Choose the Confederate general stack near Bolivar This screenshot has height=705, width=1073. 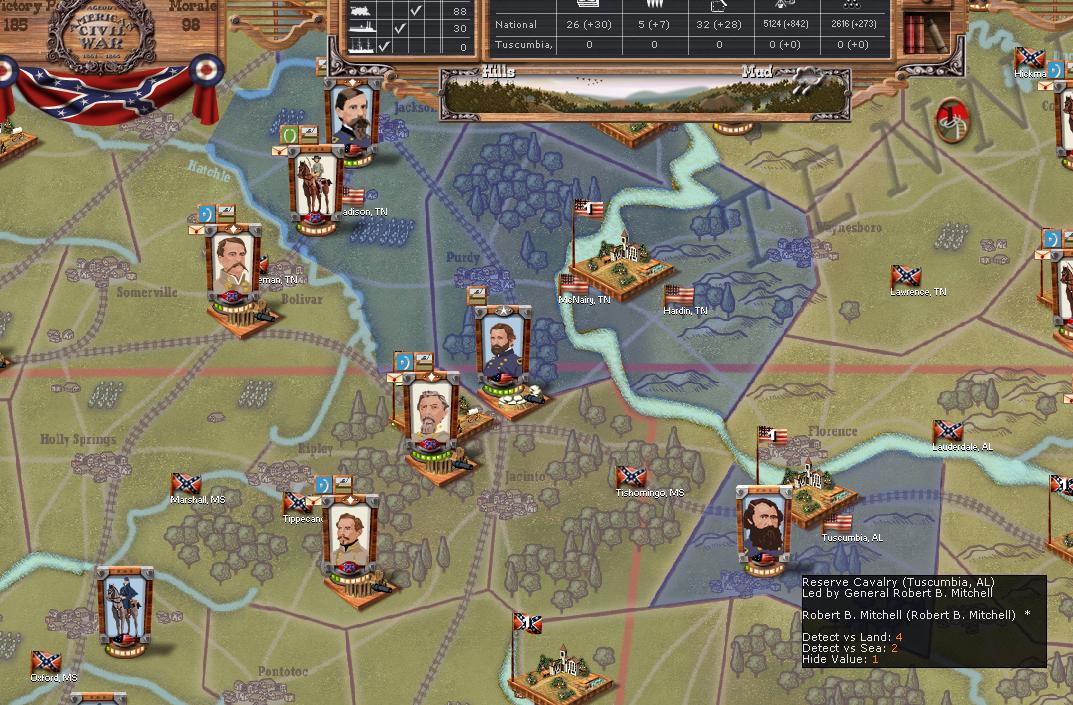tap(234, 265)
